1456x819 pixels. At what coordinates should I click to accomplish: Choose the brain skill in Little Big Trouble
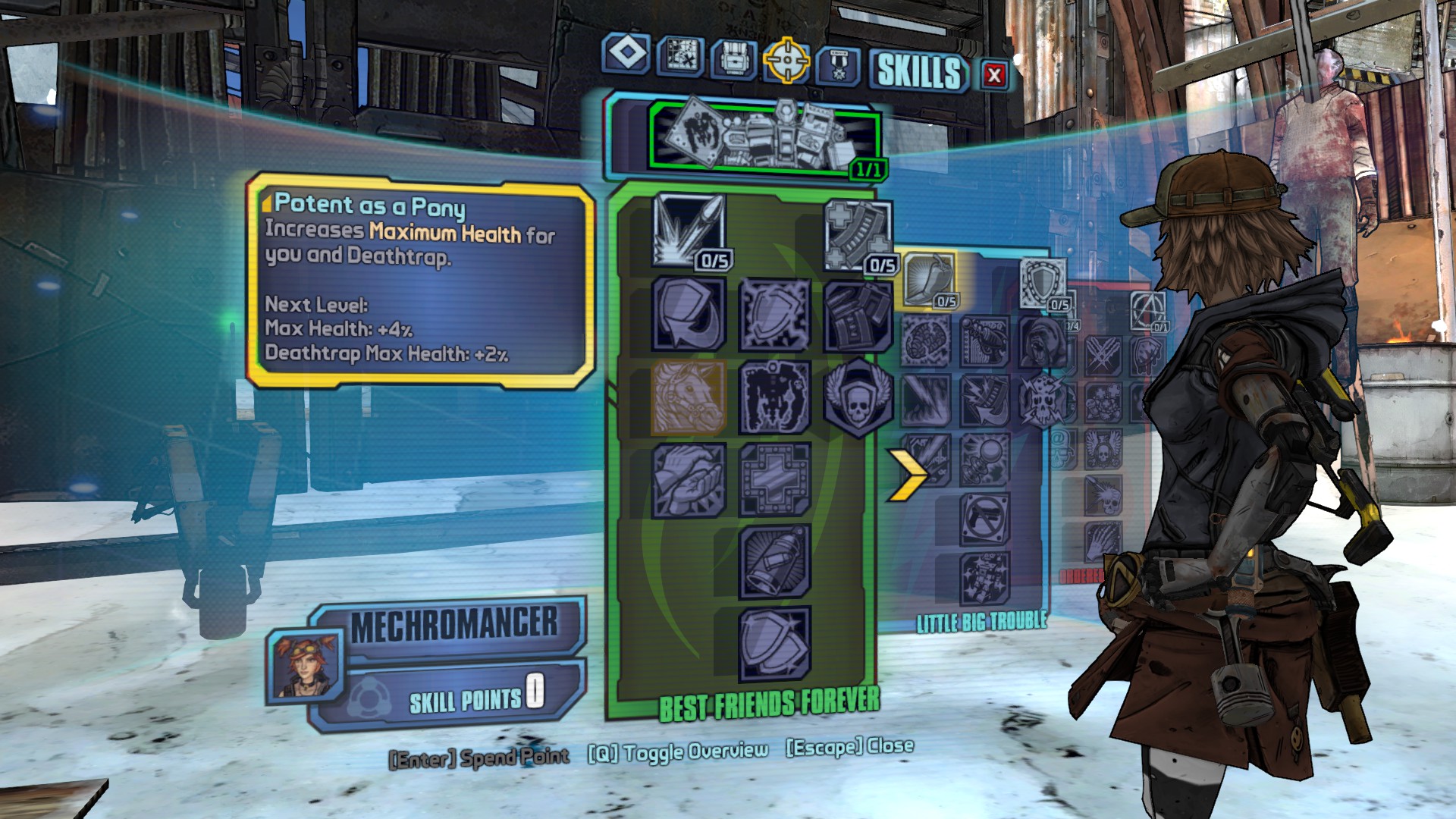pyautogui.click(x=926, y=341)
